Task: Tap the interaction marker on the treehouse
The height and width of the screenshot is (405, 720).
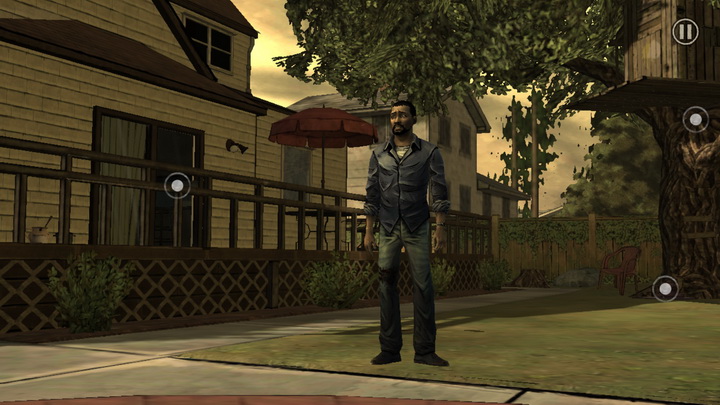Action: [x=695, y=120]
